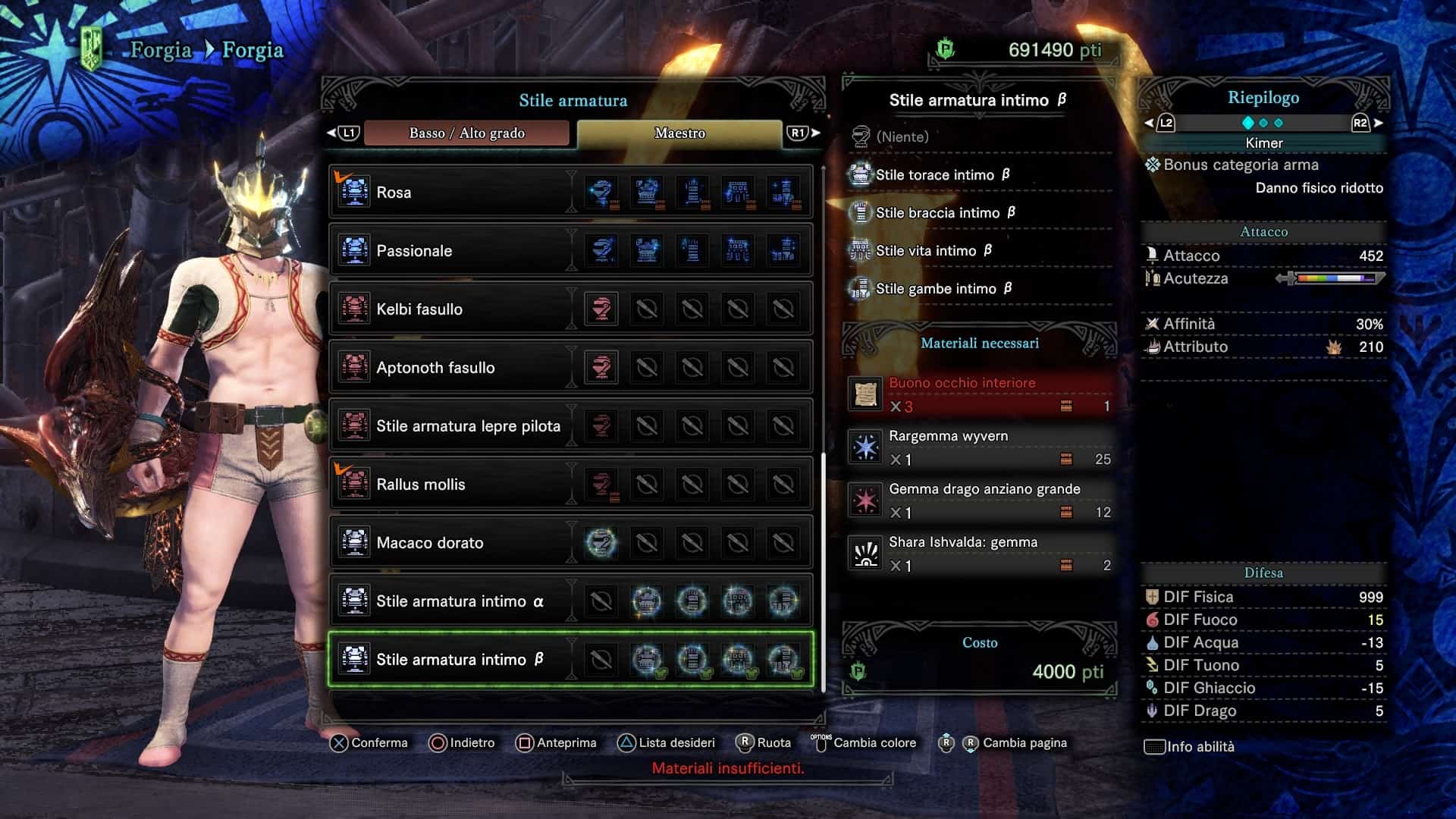
Task: Select the Maestro tab
Action: [x=679, y=133]
